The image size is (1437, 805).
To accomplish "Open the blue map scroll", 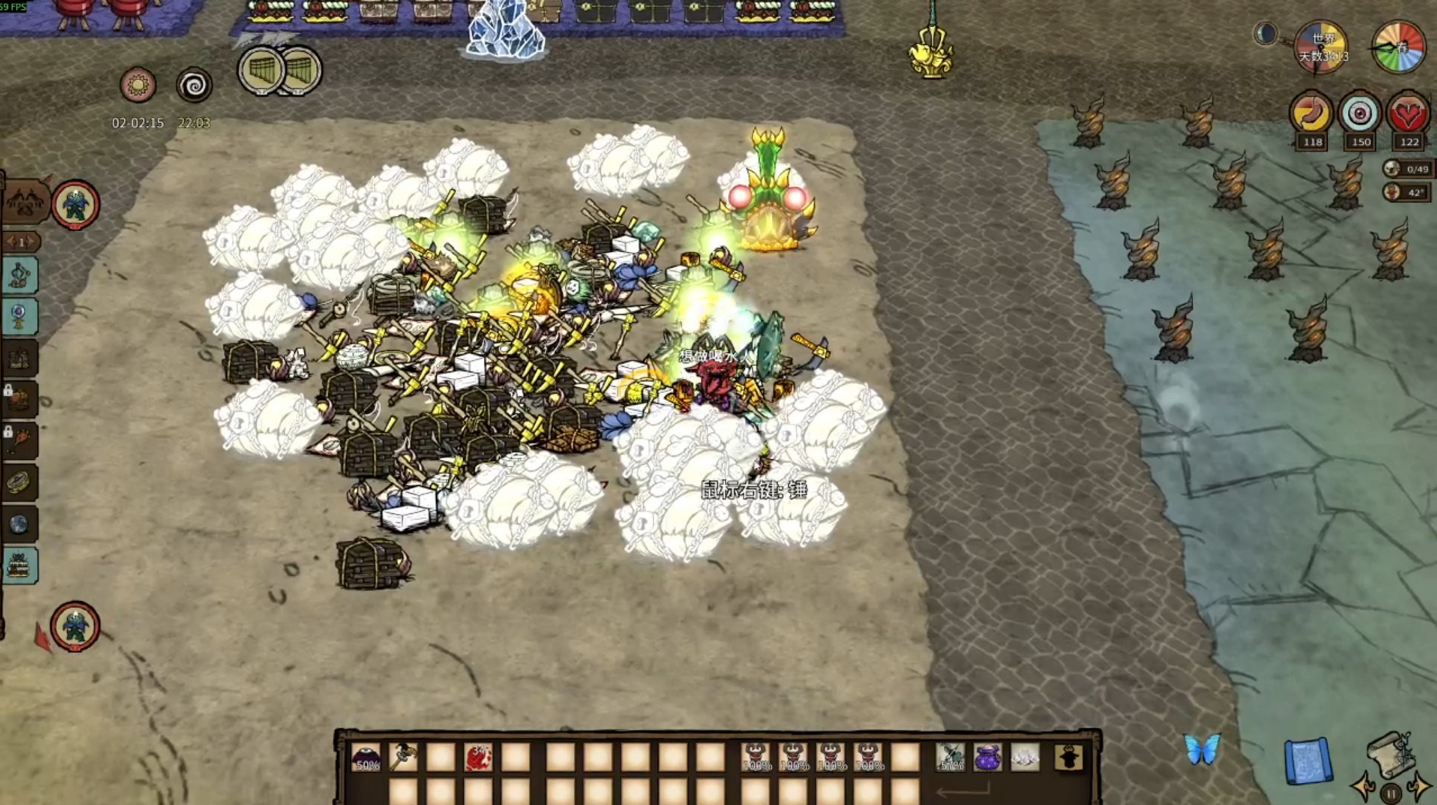I will tap(1306, 759).
